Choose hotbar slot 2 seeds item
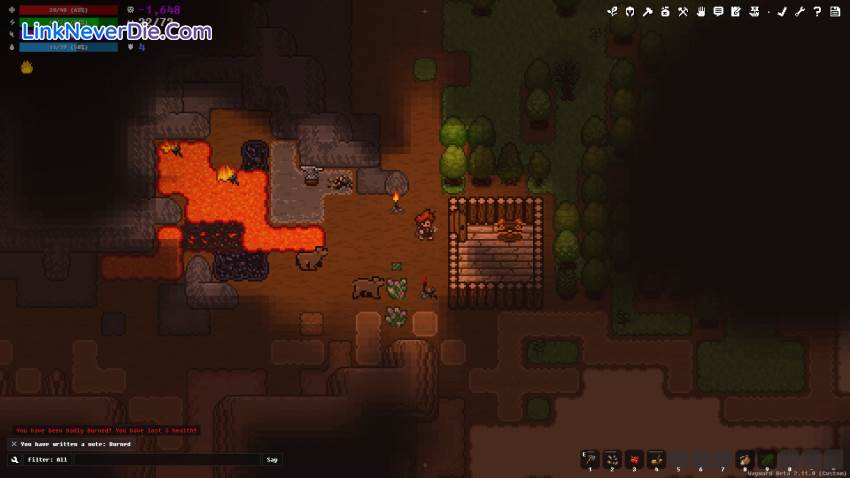Viewport: 850px width, 478px height. pyautogui.click(x=612, y=459)
